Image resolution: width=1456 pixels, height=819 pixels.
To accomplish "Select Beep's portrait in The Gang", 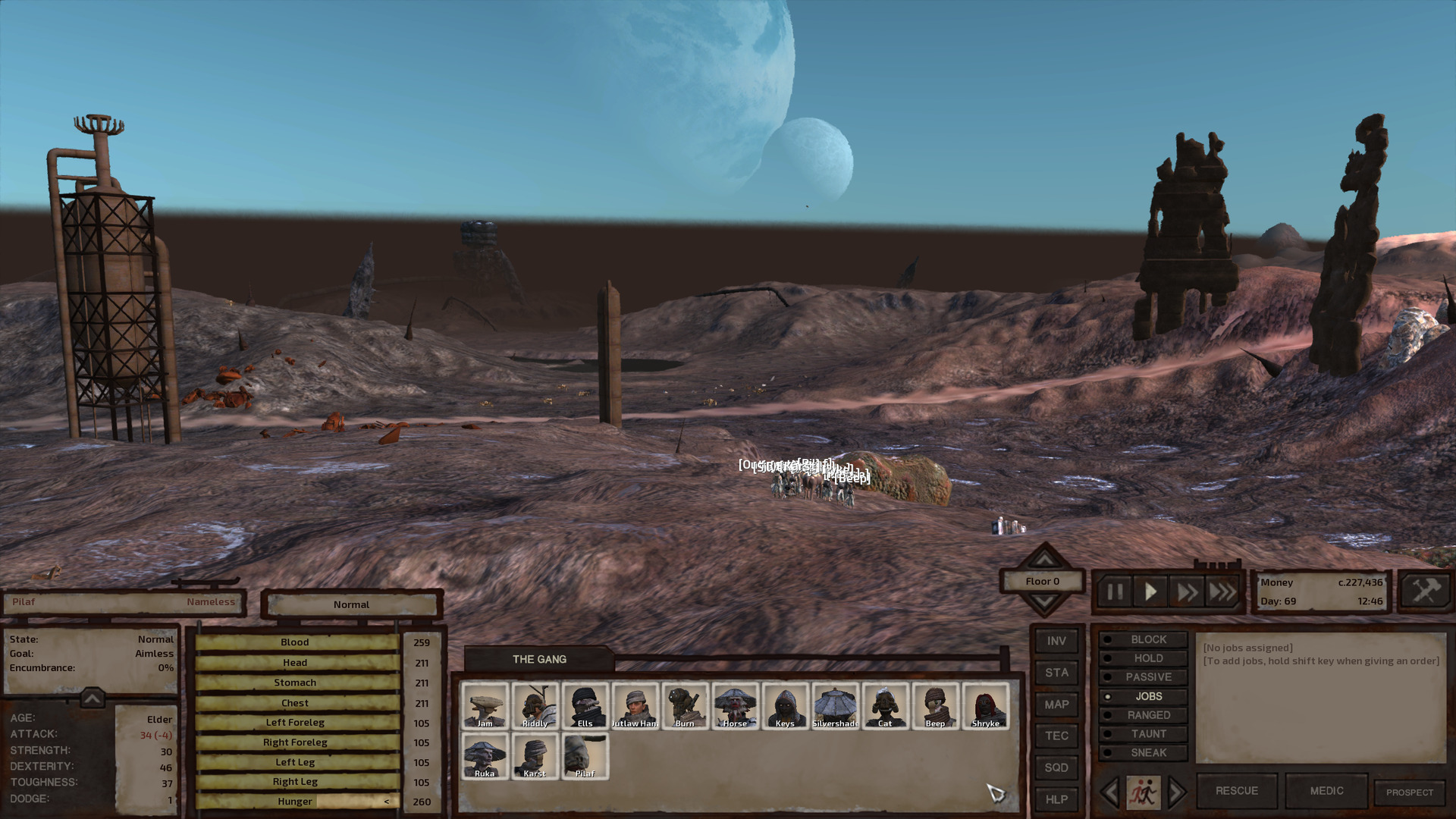I will (x=935, y=704).
